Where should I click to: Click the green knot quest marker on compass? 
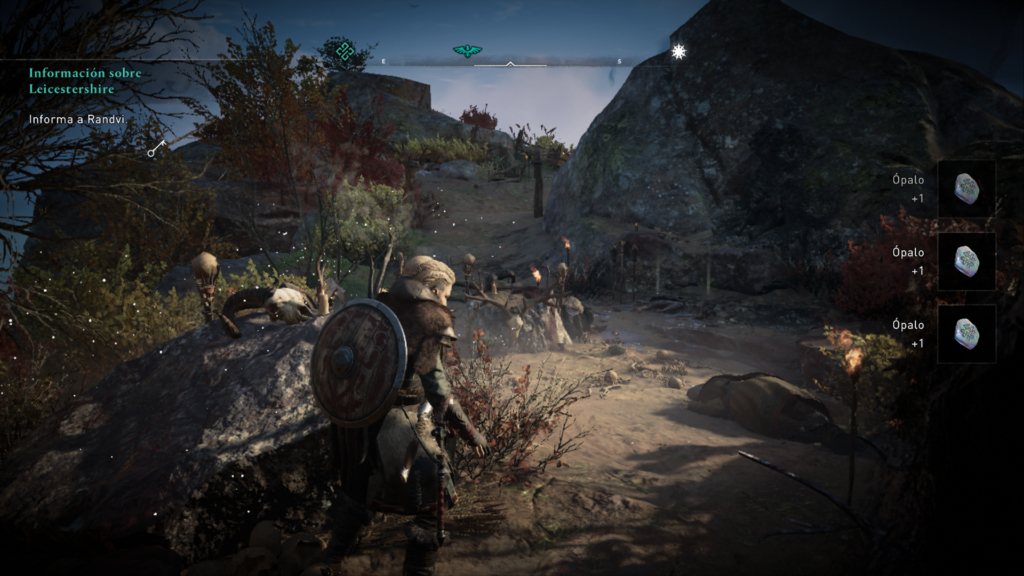tap(345, 50)
